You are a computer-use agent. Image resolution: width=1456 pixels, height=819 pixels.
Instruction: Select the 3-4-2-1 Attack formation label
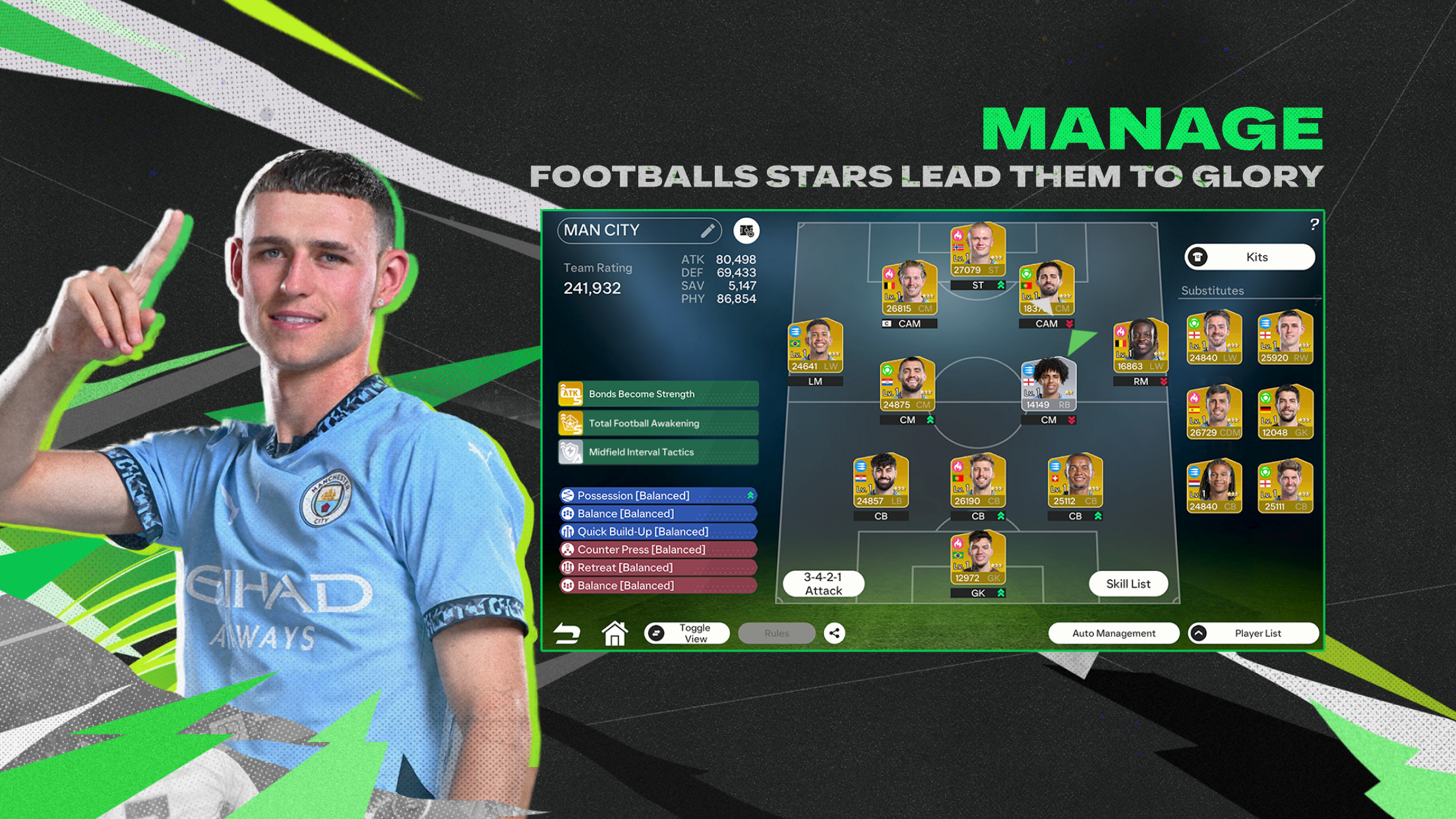[823, 583]
